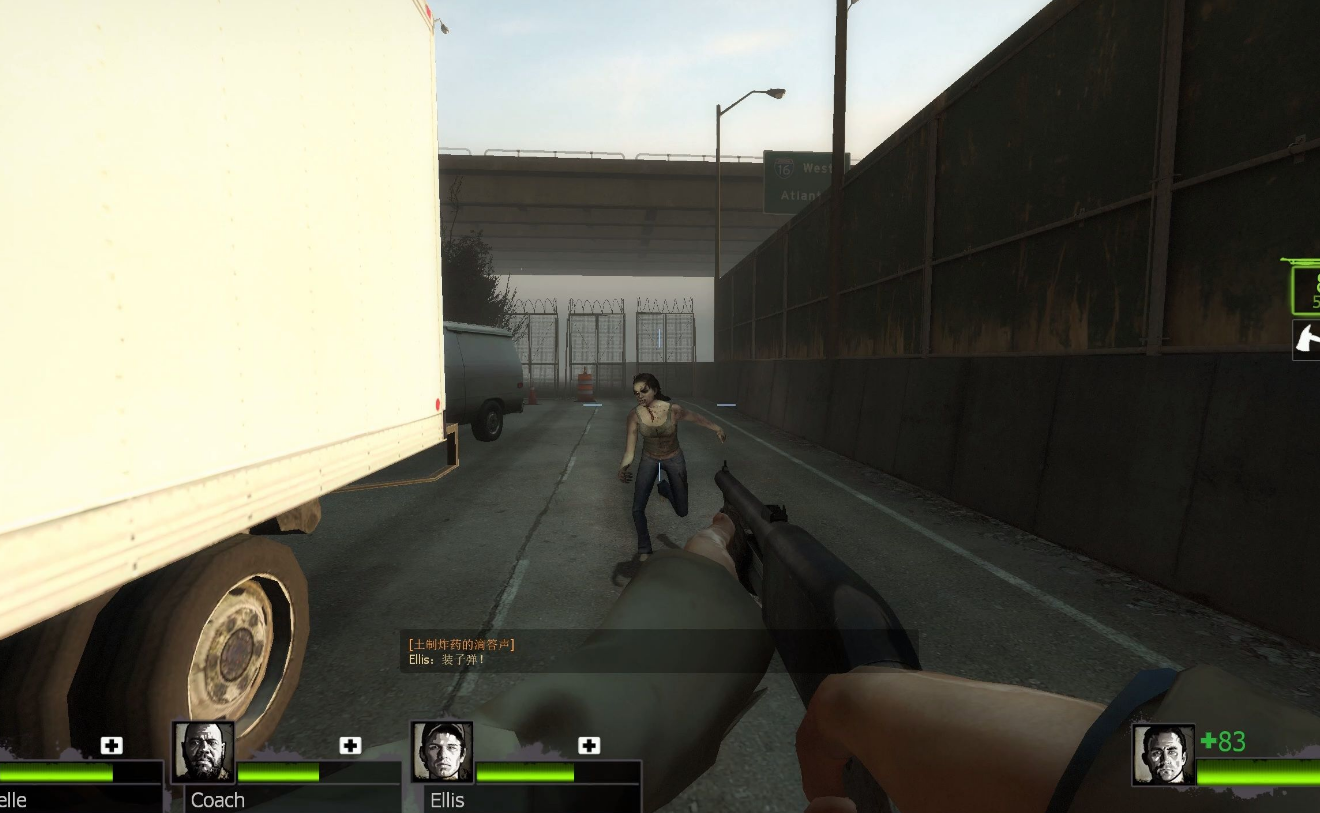1320x813 pixels.
Task: Click Ellis's first aid kit icon
Action: 589,745
